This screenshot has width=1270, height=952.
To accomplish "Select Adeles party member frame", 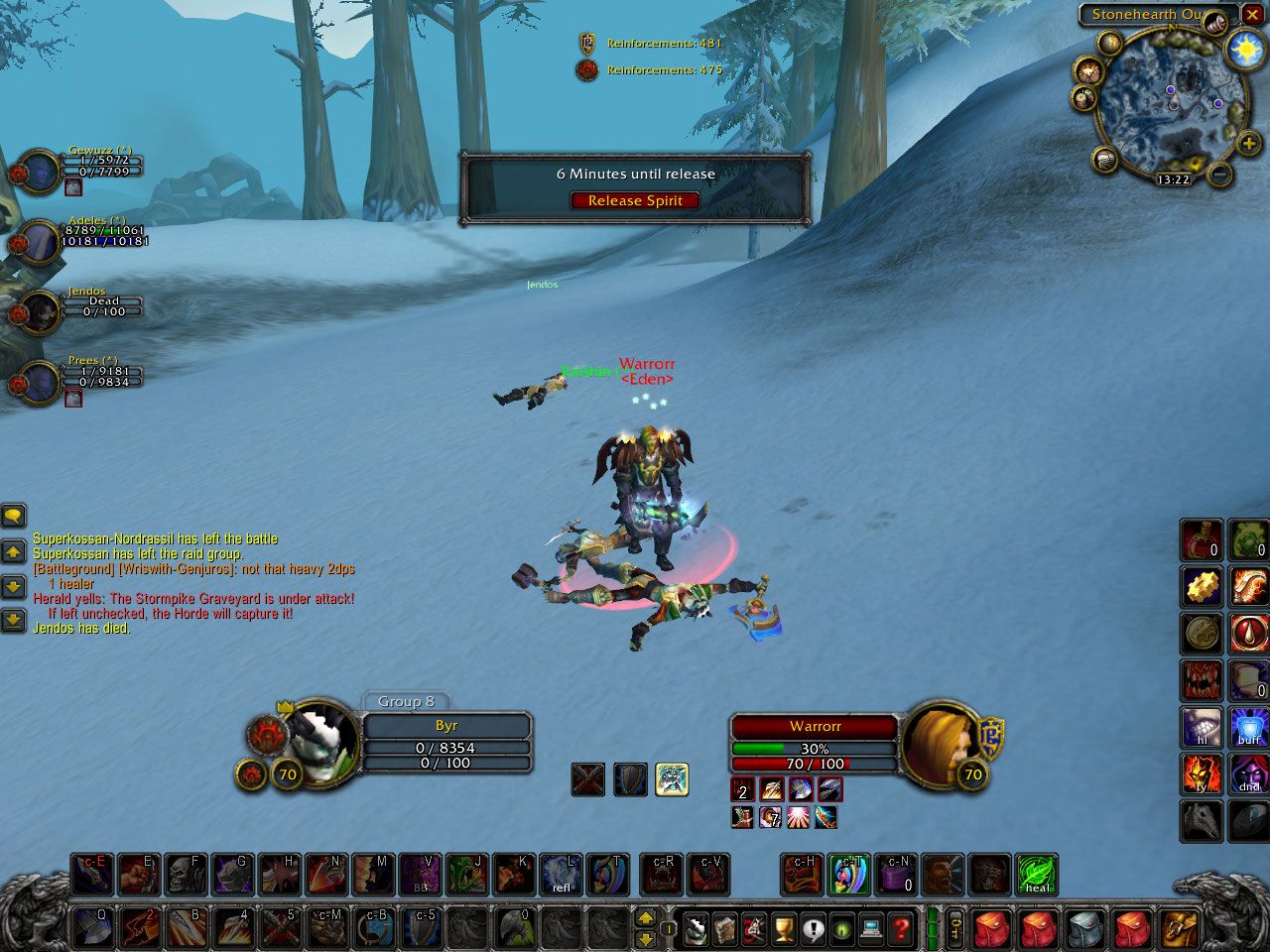I will pyautogui.click(x=40, y=240).
